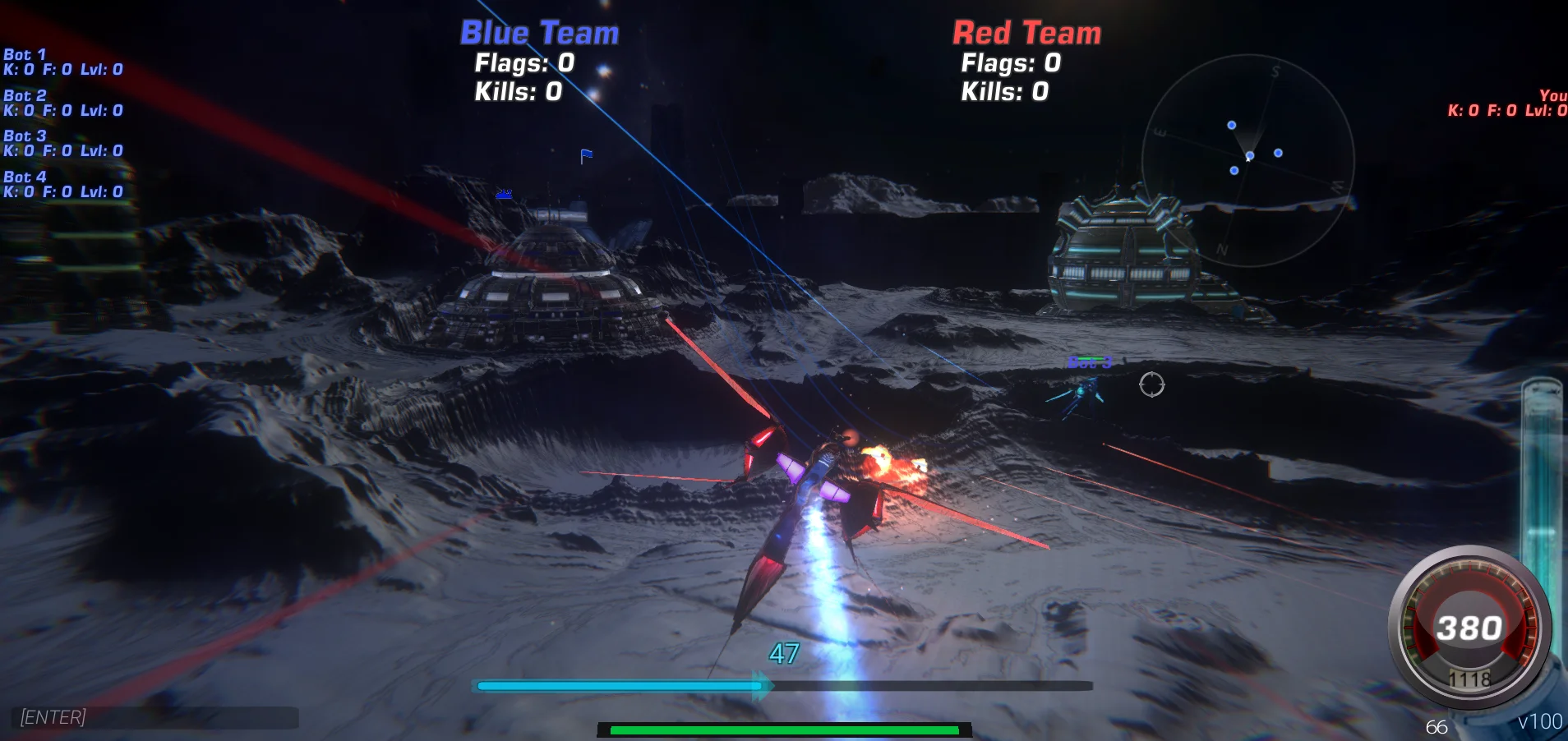The width and height of the screenshot is (1568, 741).
Task: Switch to the Red Team header
Action: click(x=1026, y=33)
